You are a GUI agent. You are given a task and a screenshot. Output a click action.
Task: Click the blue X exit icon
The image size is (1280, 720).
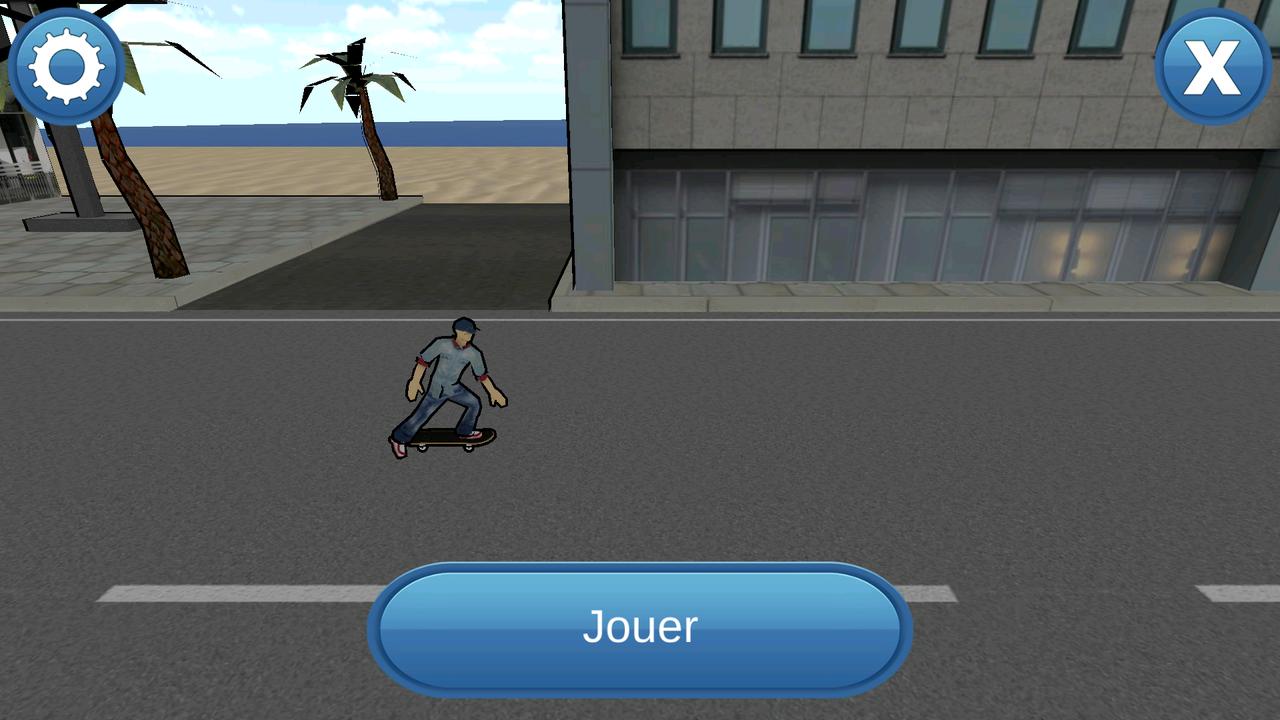1212,66
